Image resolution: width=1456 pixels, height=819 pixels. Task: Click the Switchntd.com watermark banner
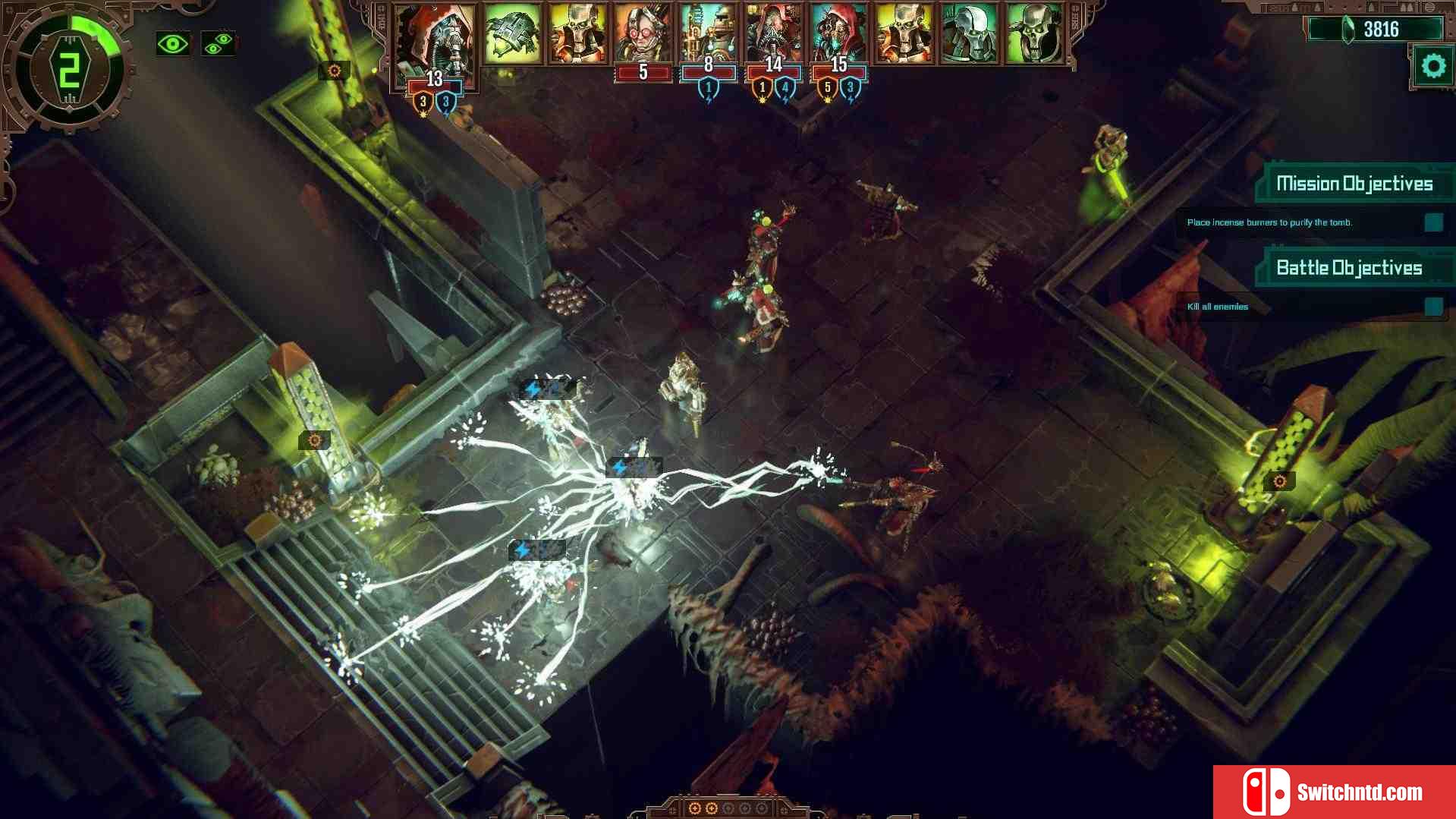pyautogui.click(x=1334, y=792)
